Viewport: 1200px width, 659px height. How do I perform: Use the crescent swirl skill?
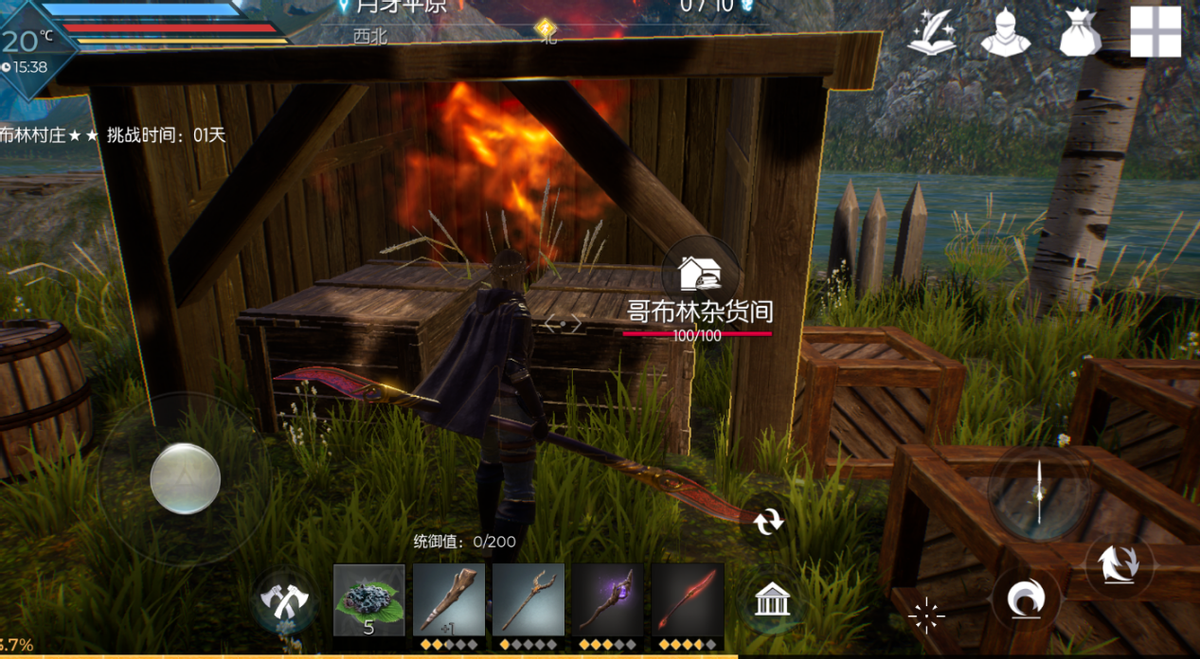(x=1025, y=602)
